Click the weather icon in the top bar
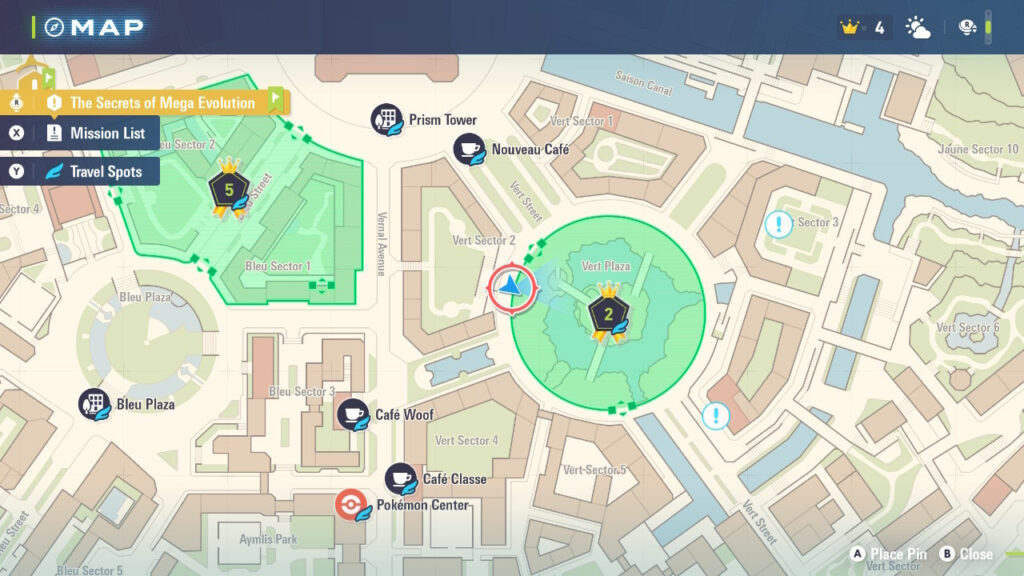The height and width of the screenshot is (576, 1024). (x=917, y=28)
